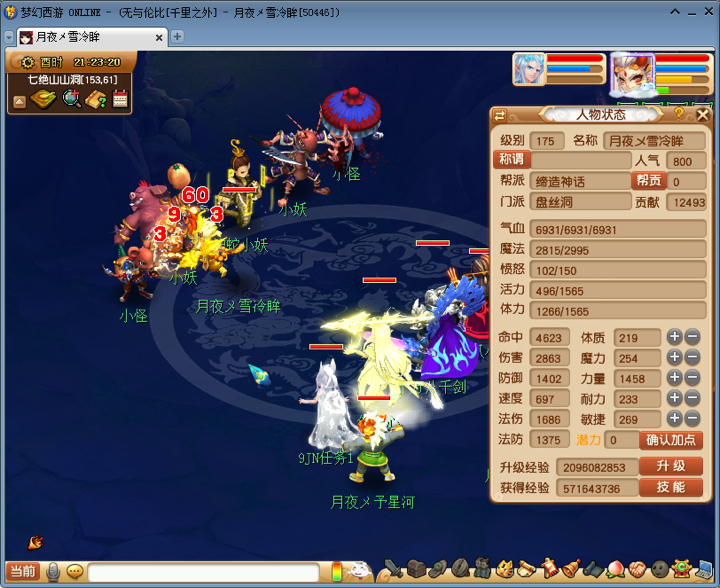
Task: Click the 升级 level-up button
Action: 671,467
